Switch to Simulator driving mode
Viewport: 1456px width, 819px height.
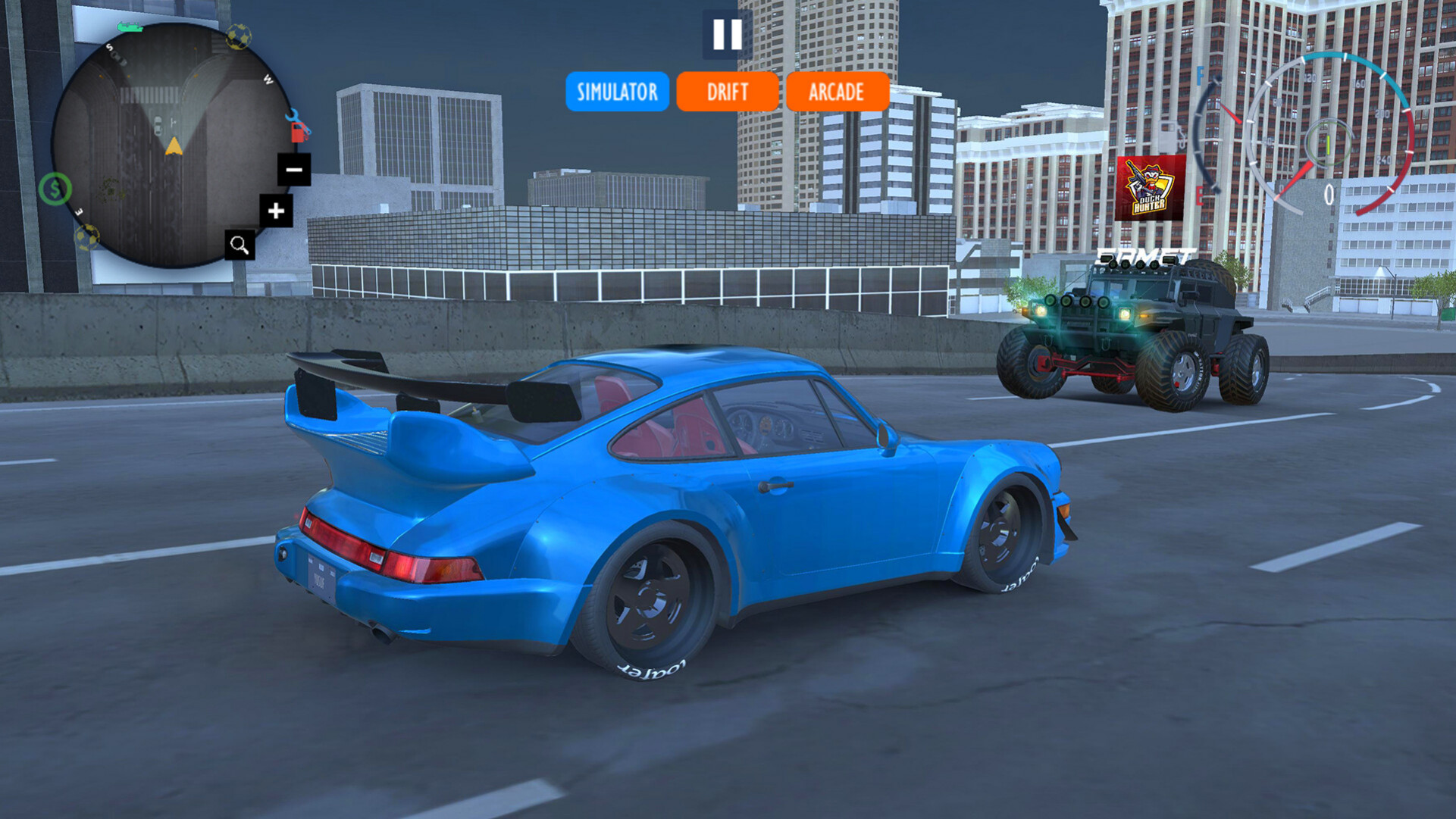[x=617, y=92]
